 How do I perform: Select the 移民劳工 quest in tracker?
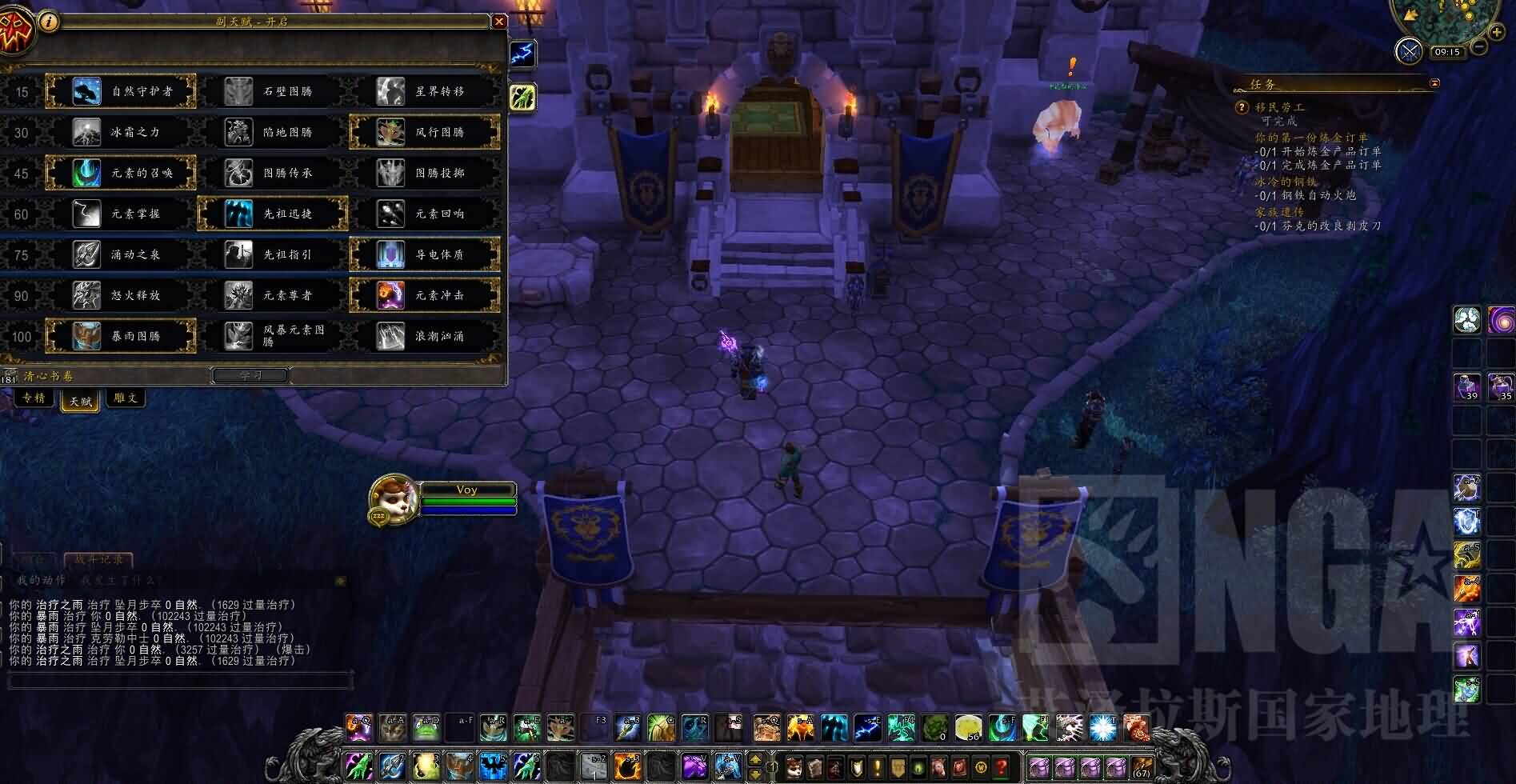[1279, 107]
